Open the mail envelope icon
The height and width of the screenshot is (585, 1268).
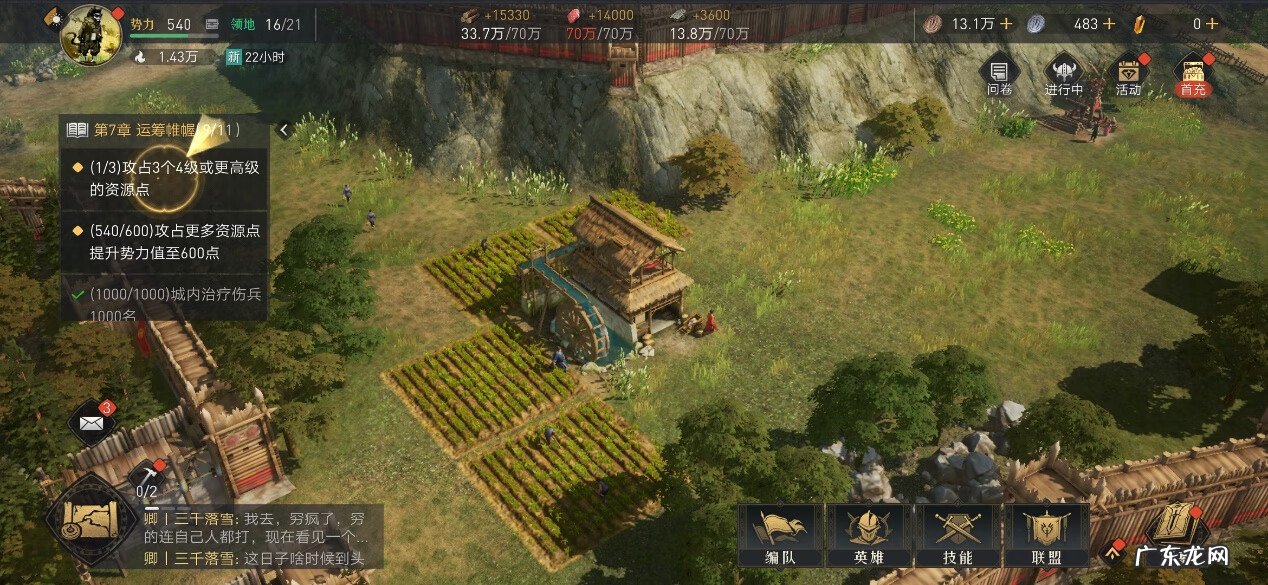(92, 423)
